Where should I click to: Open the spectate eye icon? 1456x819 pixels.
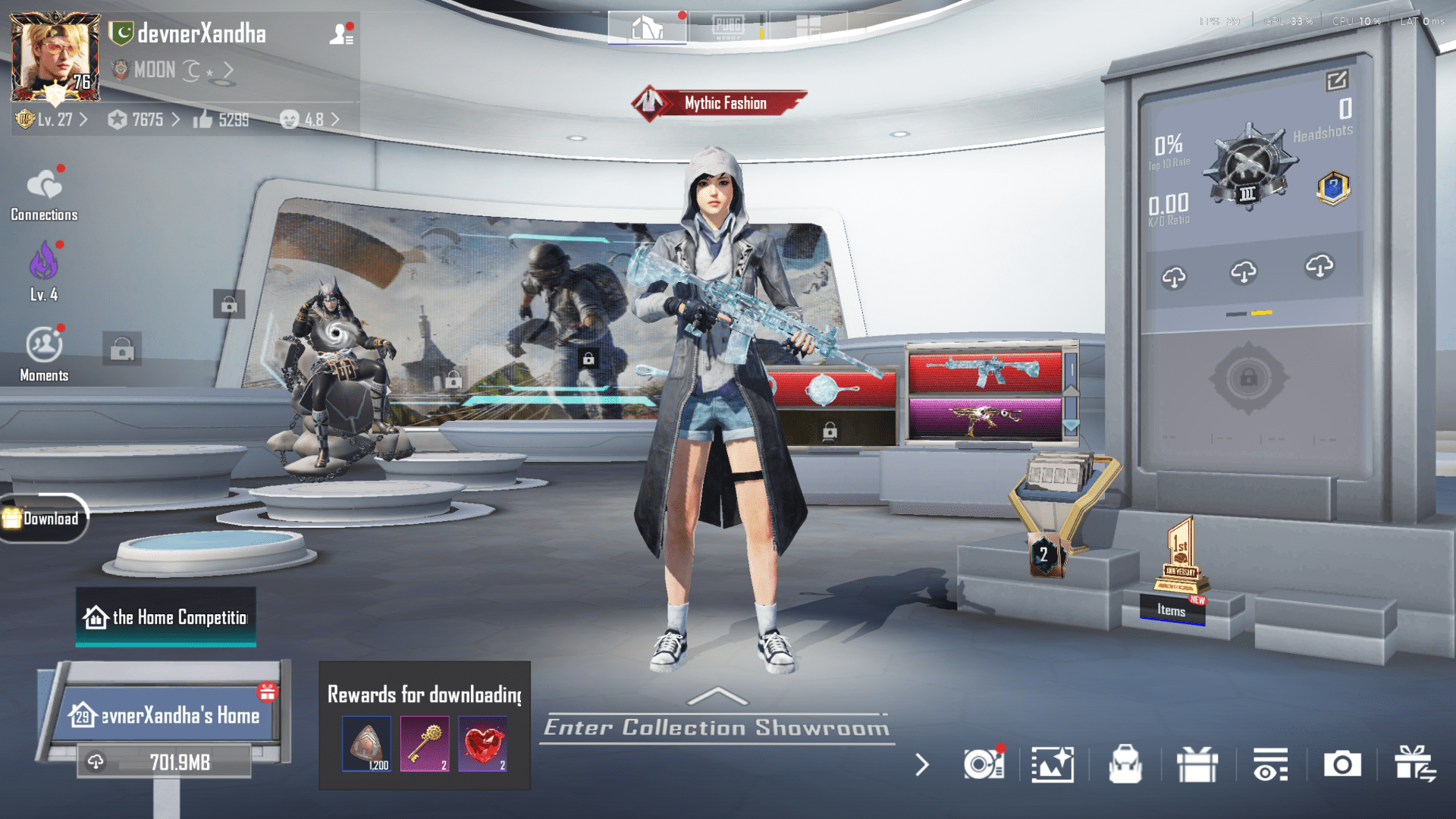tap(1269, 766)
